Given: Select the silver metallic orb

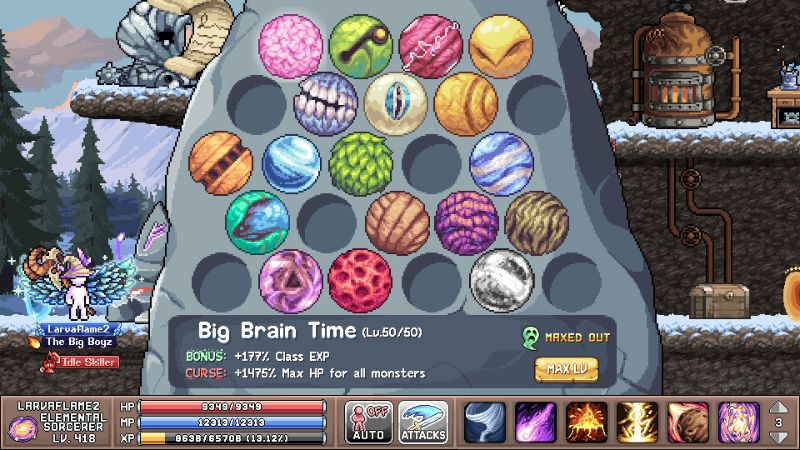Looking at the screenshot, I should (x=501, y=279).
